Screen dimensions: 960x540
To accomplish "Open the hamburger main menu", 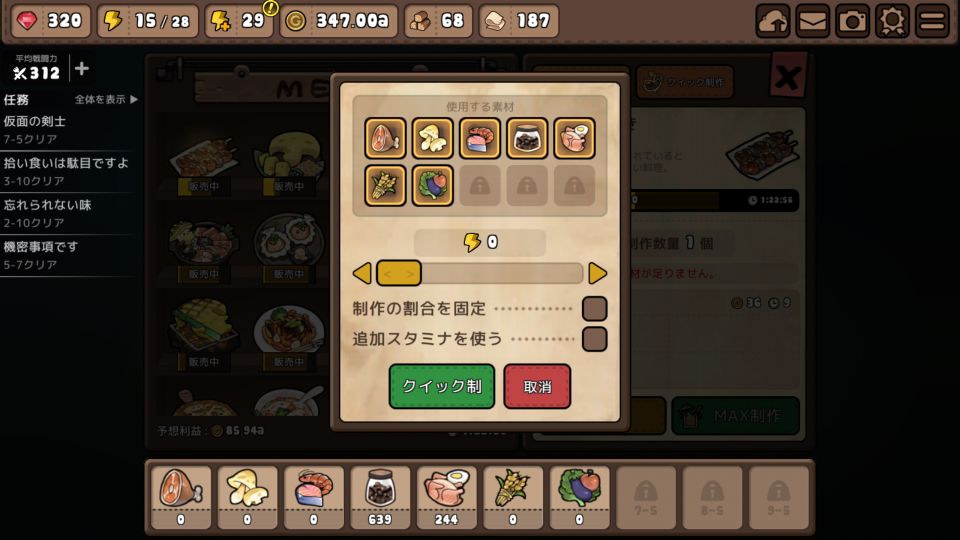I will point(932,20).
